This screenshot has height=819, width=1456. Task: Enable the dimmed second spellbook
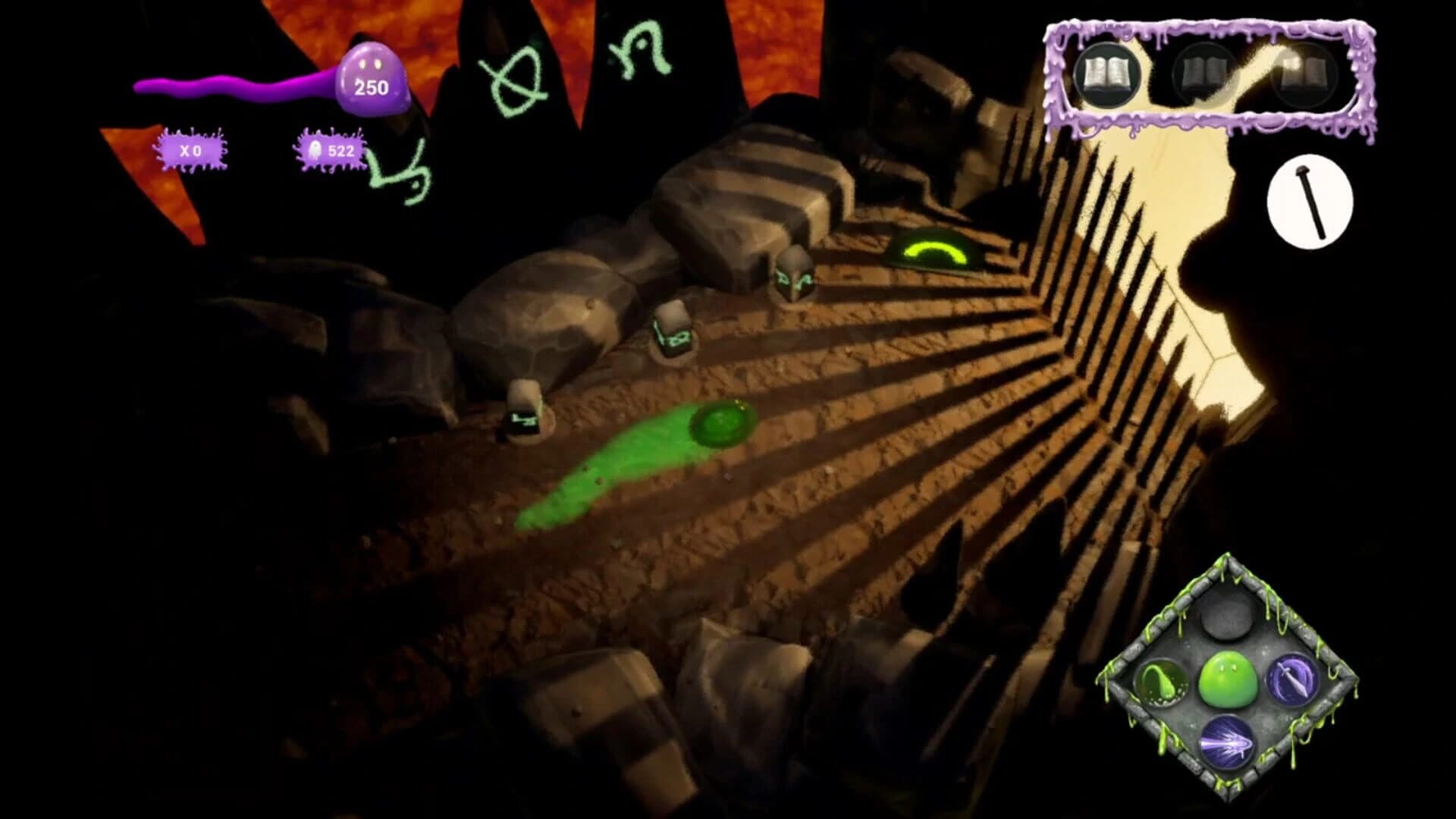pyautogui.click(x=1206, y=74)
